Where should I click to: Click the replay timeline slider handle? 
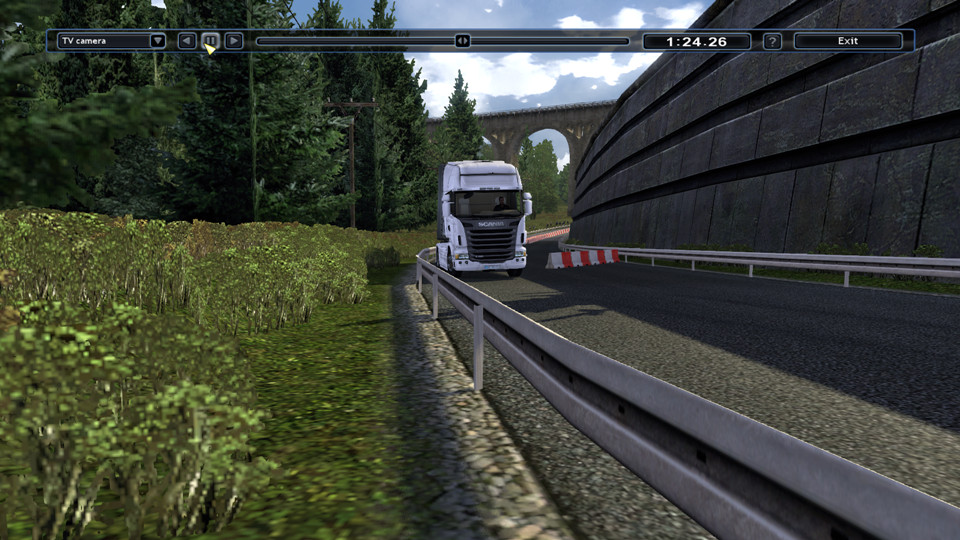click(462, 41)
